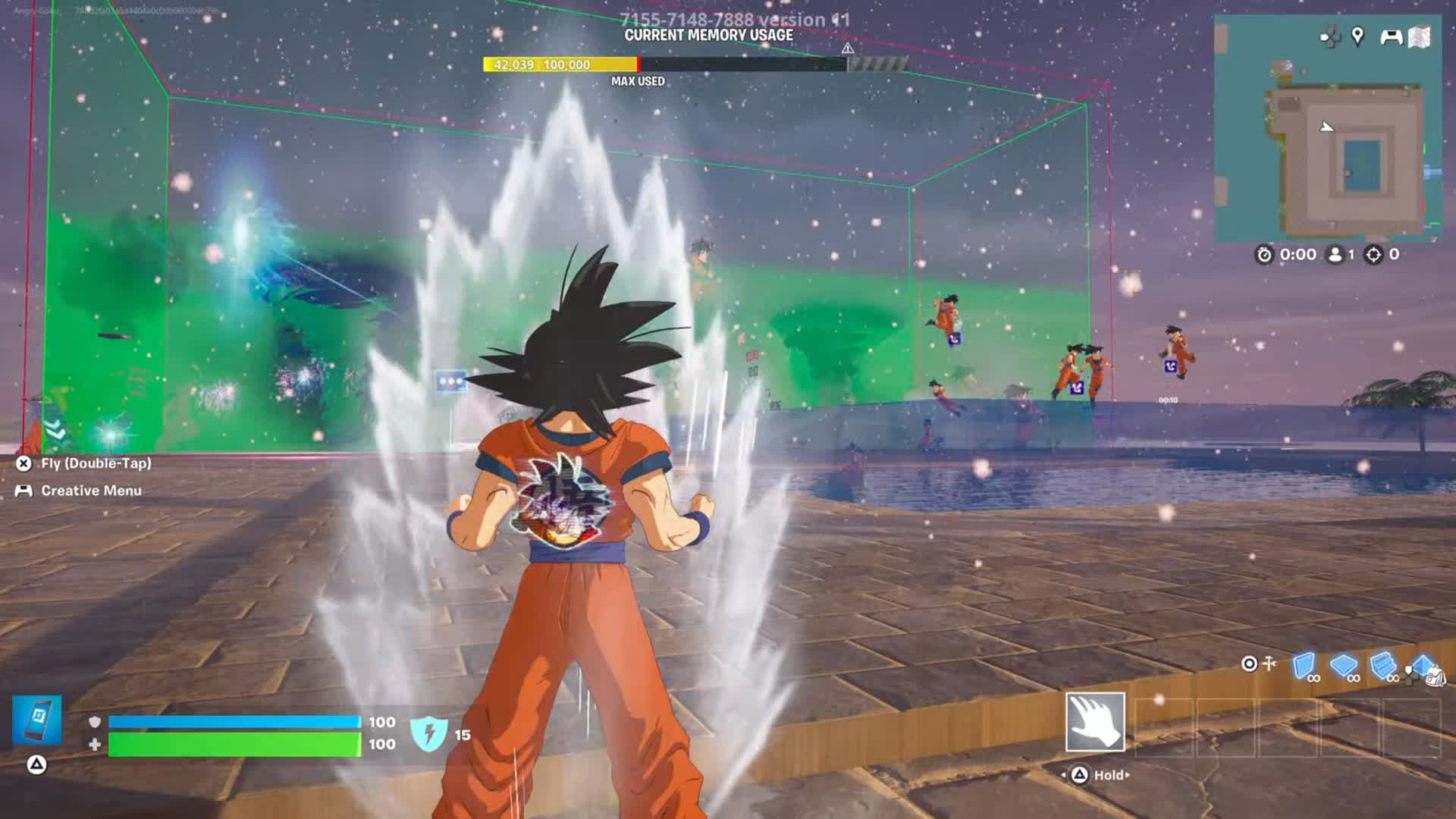
Task: Click the map pin marker icon
Action: [x=1357, y=36]
